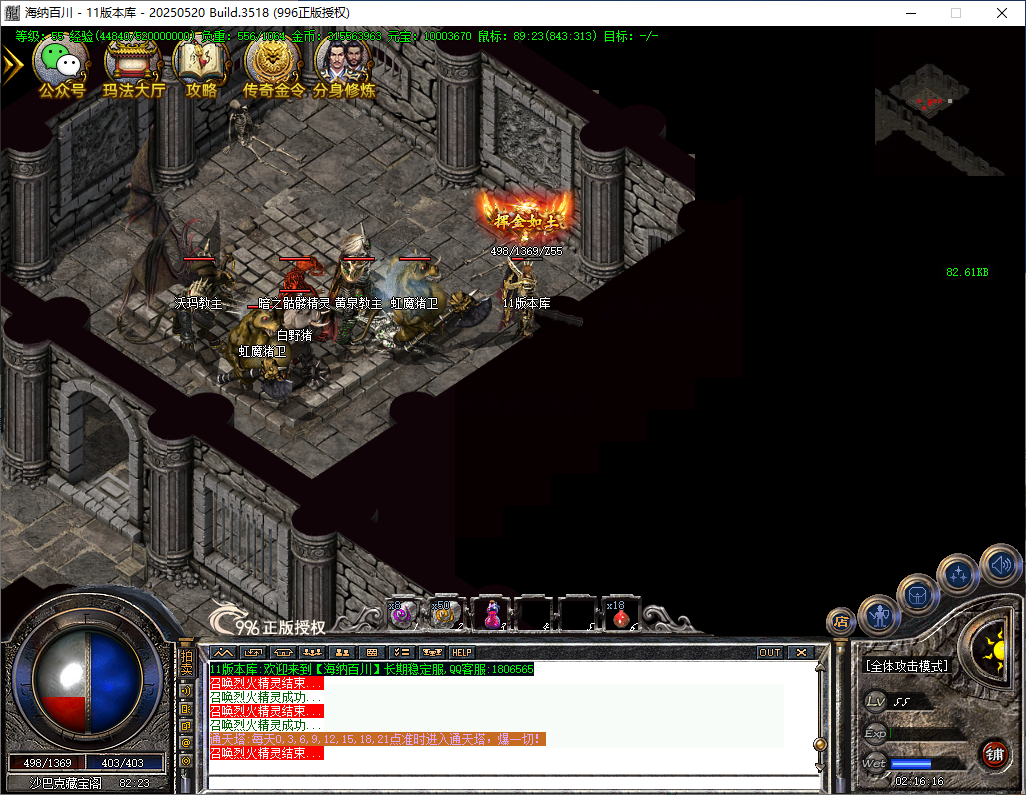Viewport: 1026px width, 795px height.
Task: Open the 店 shop round button
Action: click(842, 622)
